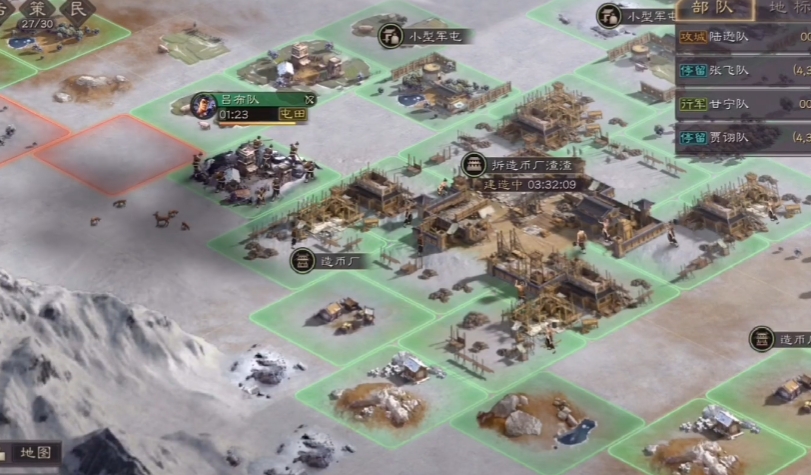Switch to the 部队 troops tab
Viewport: 811px width, 475px height.
(712, 8)
